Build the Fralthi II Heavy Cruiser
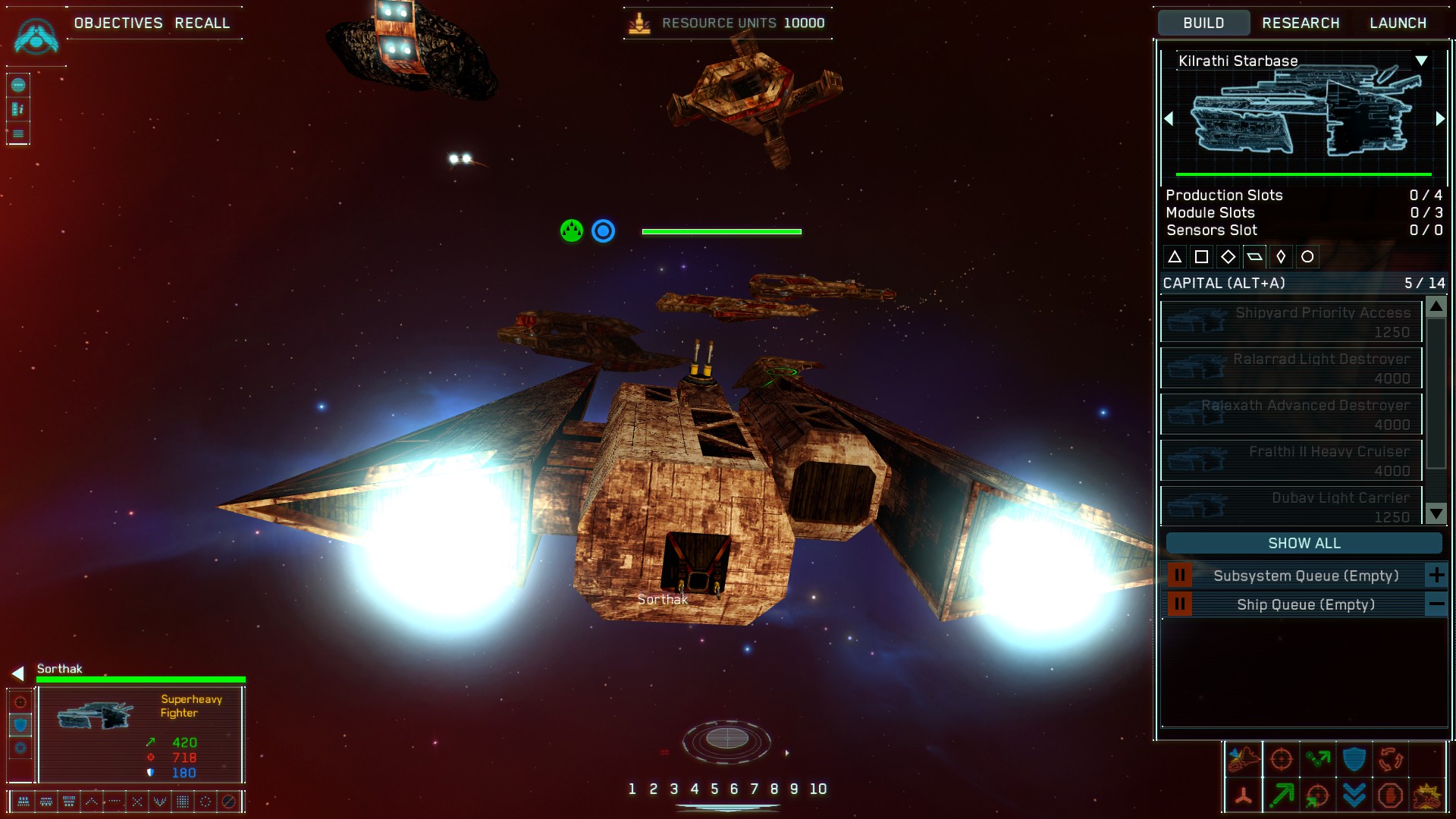This screenshot has height=819, width=1456. coord(1291,461)
